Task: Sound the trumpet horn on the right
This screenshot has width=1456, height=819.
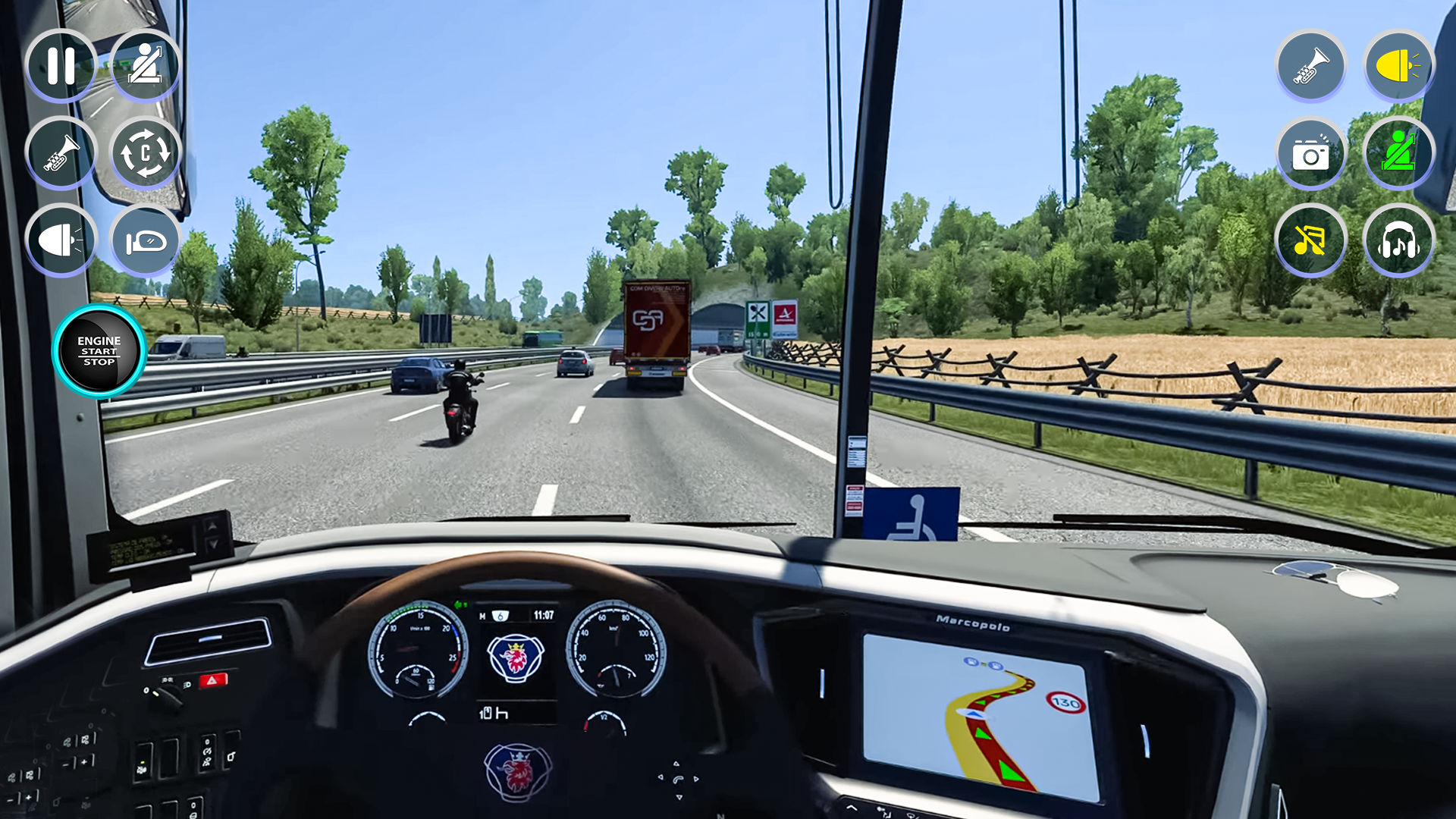Action: 1312,67
